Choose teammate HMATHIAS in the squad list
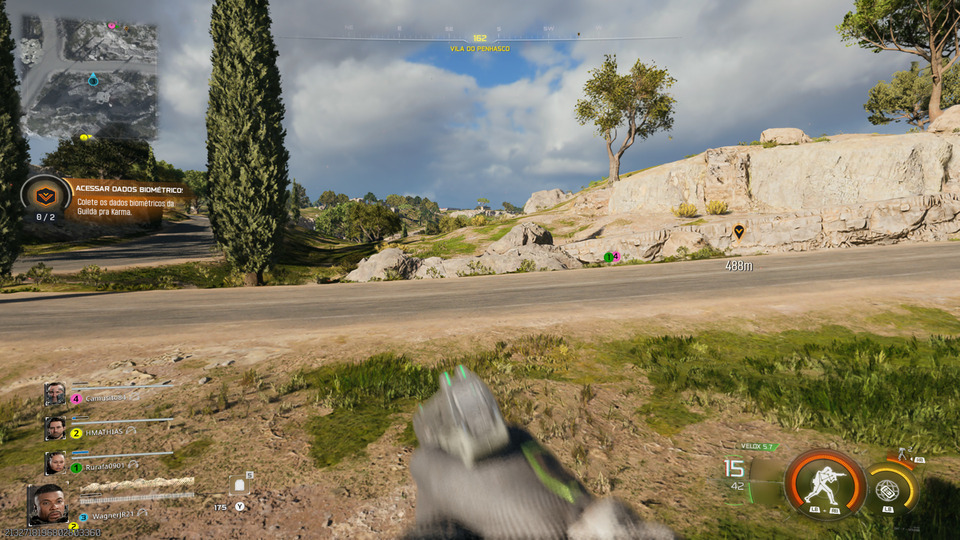The height and width of the screenshot is (540, 960). (55, 428)
